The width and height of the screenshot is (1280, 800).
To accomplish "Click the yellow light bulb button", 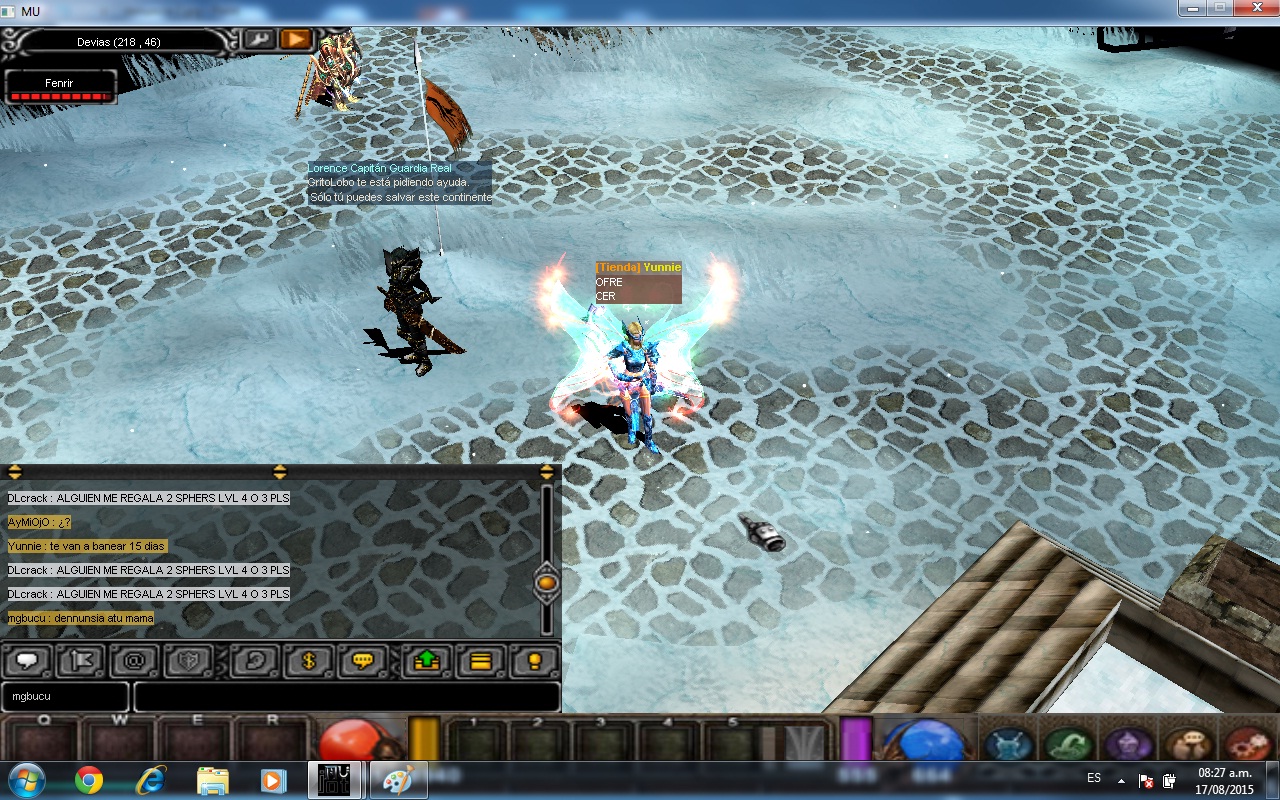I will click(x=535, y=661).
